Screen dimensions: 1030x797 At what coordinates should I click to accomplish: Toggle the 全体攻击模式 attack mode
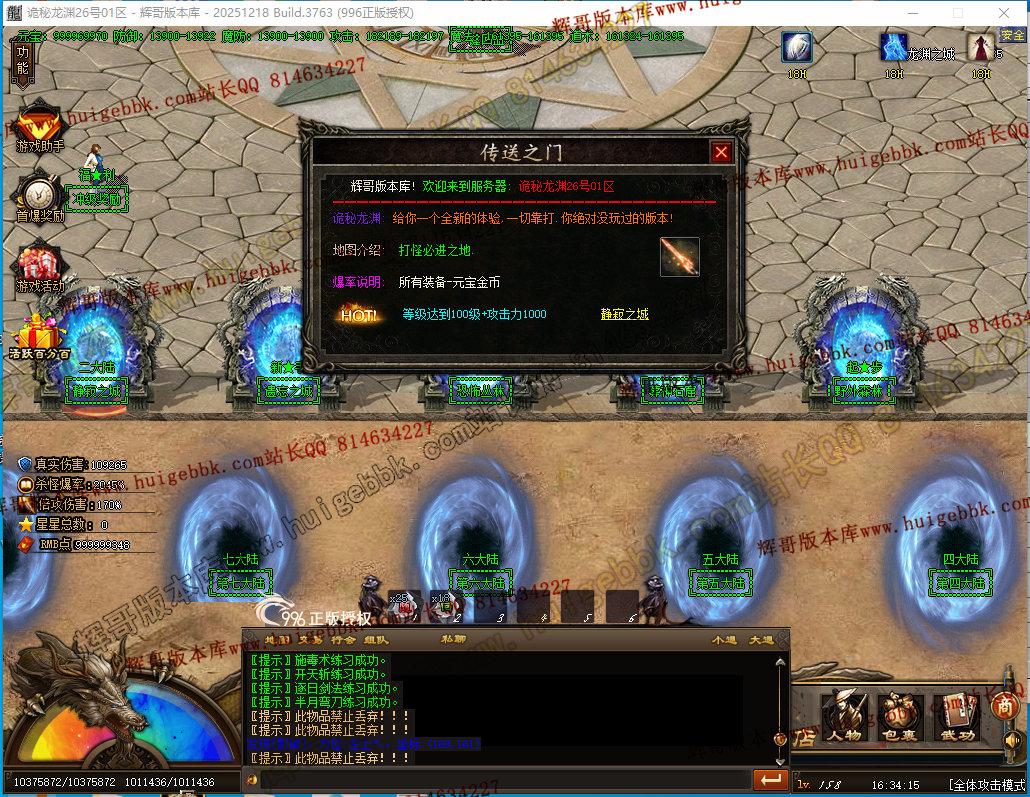pyautogui.click(x=987, y=785)
